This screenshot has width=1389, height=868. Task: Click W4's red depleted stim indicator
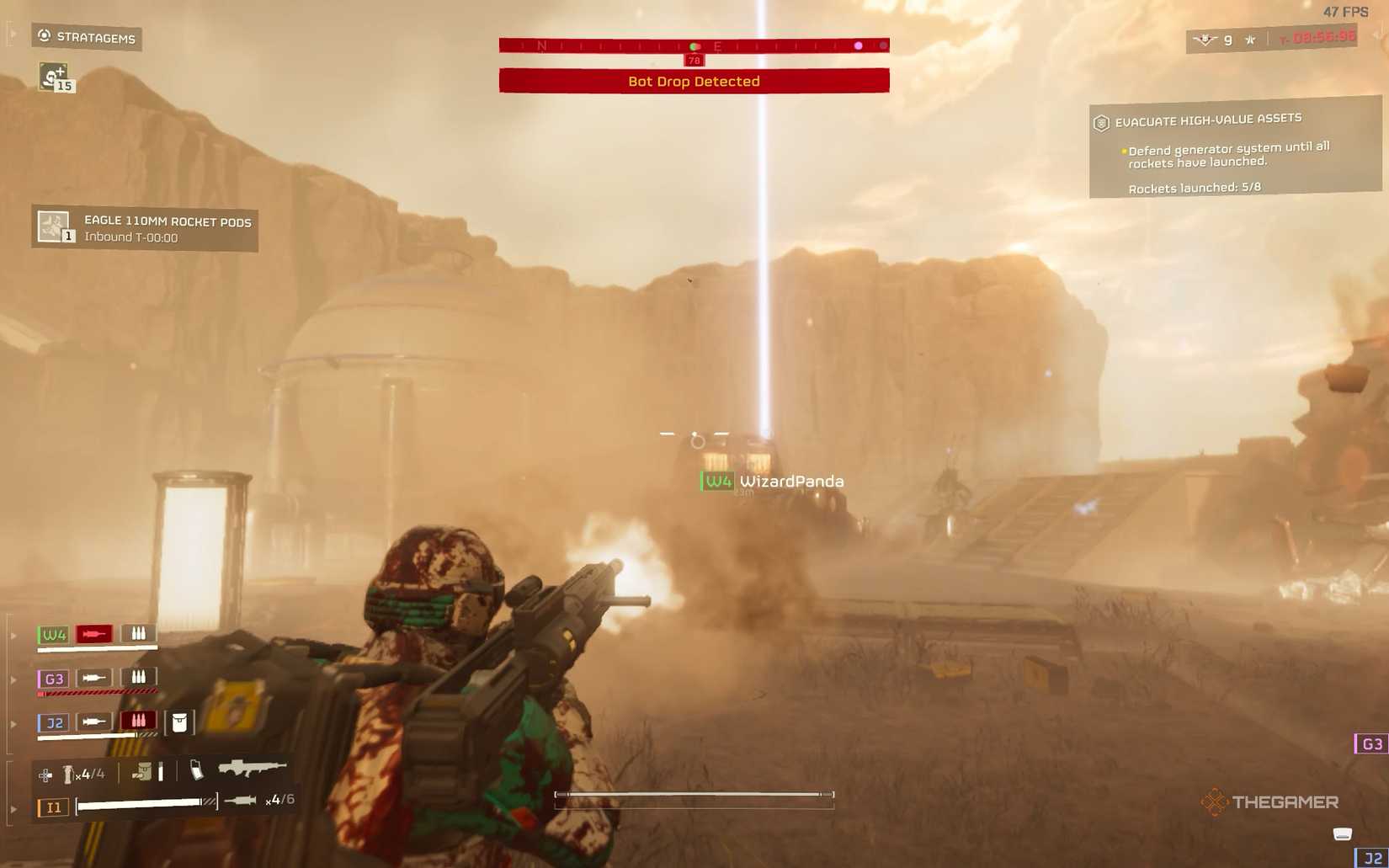(94, 635)
